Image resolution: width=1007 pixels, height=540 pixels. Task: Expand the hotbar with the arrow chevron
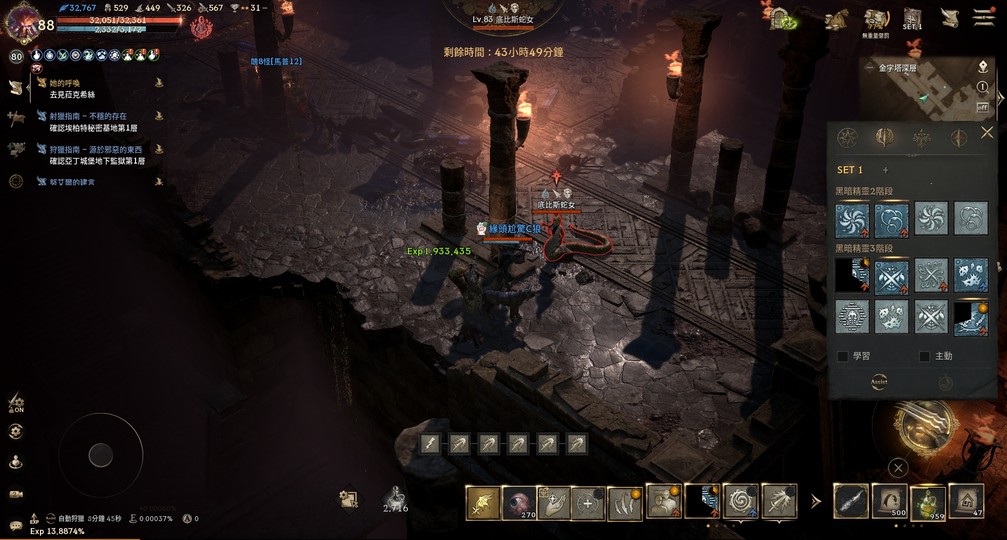815,501
